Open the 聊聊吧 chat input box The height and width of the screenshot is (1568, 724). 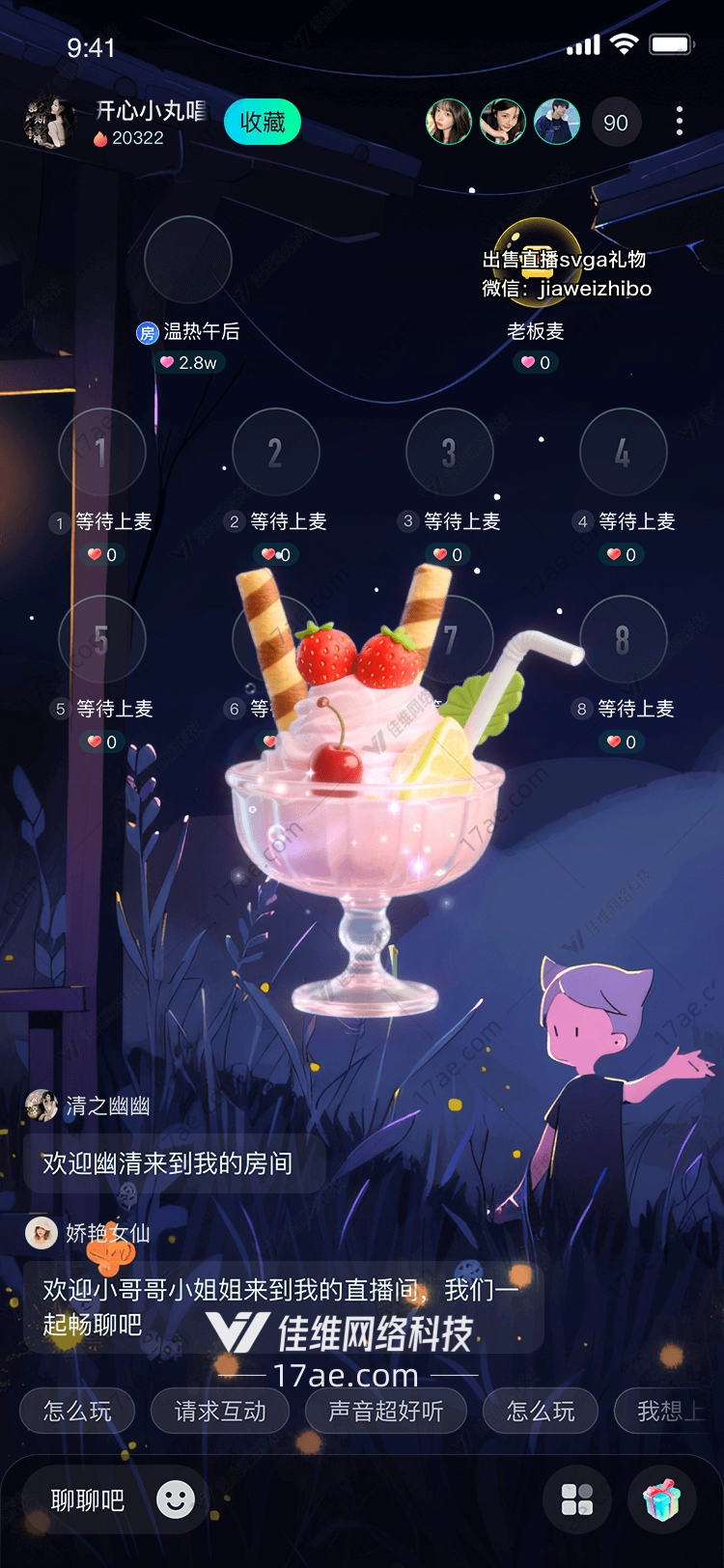(88, 1500)
